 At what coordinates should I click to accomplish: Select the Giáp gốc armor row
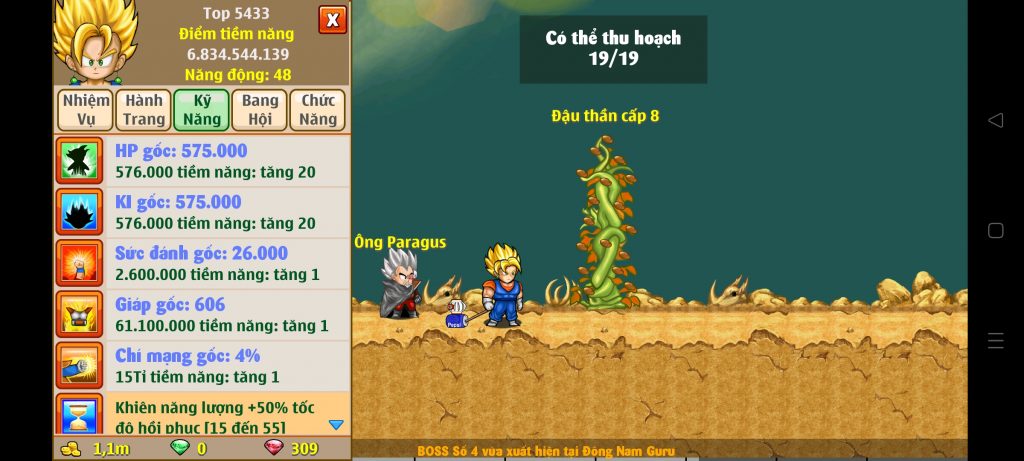click(x=202, y=315)
